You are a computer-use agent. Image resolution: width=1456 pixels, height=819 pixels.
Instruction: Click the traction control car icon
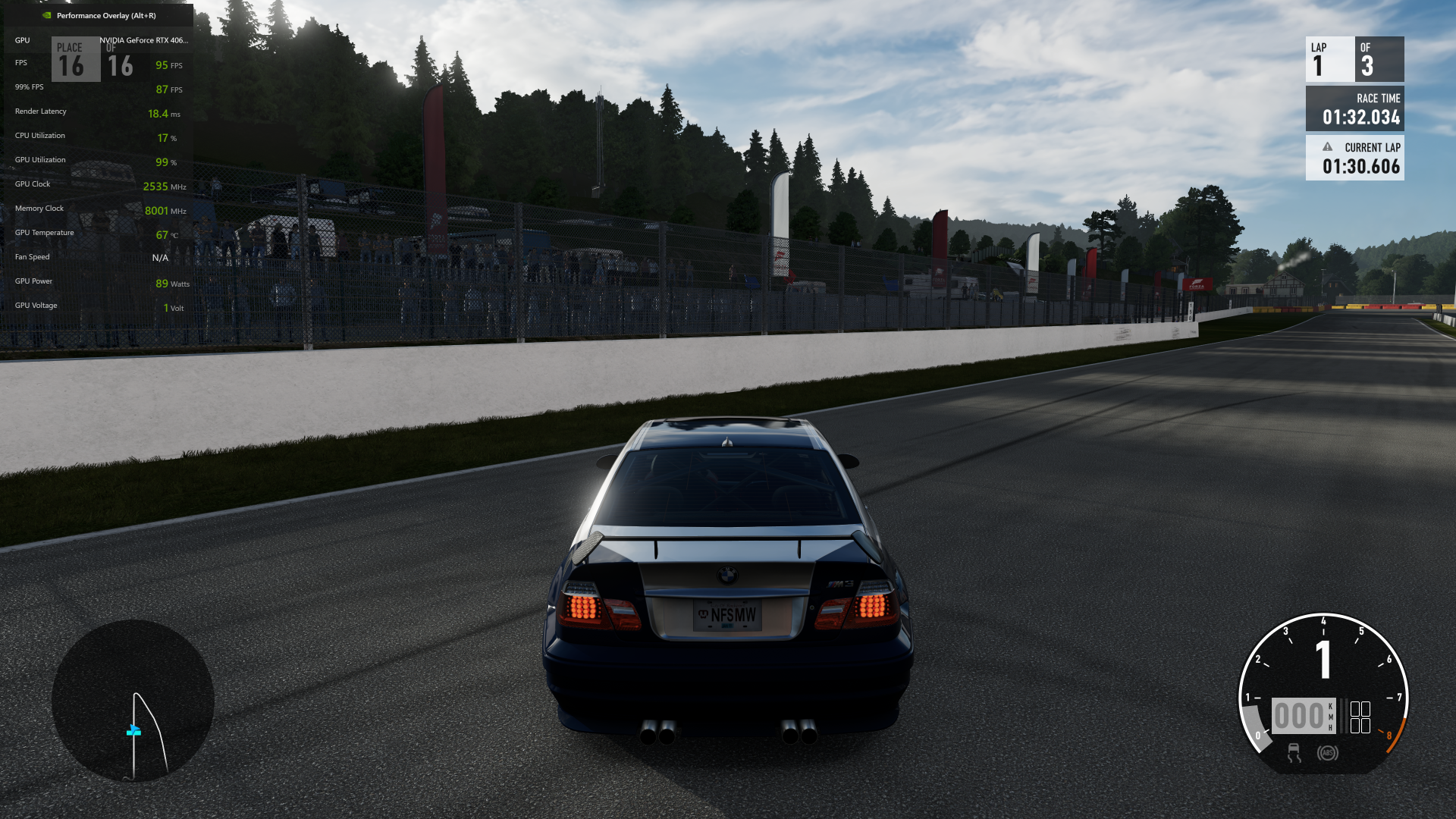coord(1294,753)
